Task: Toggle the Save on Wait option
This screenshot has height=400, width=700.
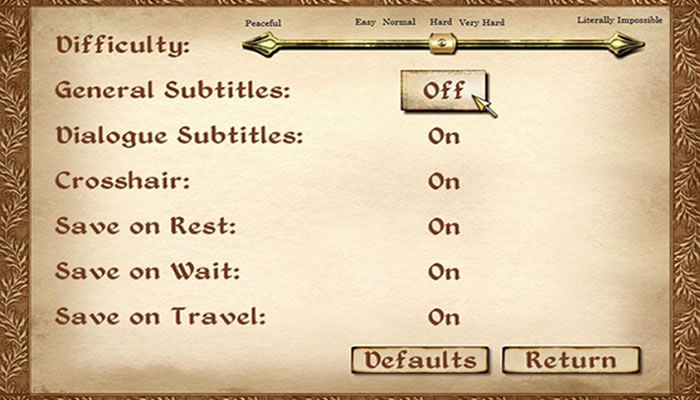Action: pos(443,272)
